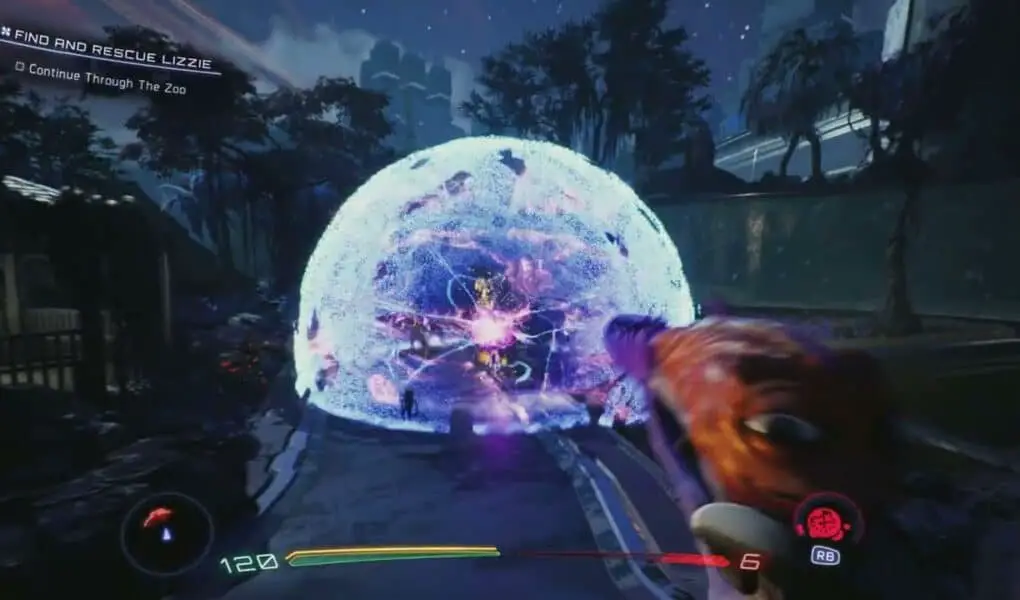Open the circular compass radar
This screenshot has width=1020, height=600.
[166, 533]
